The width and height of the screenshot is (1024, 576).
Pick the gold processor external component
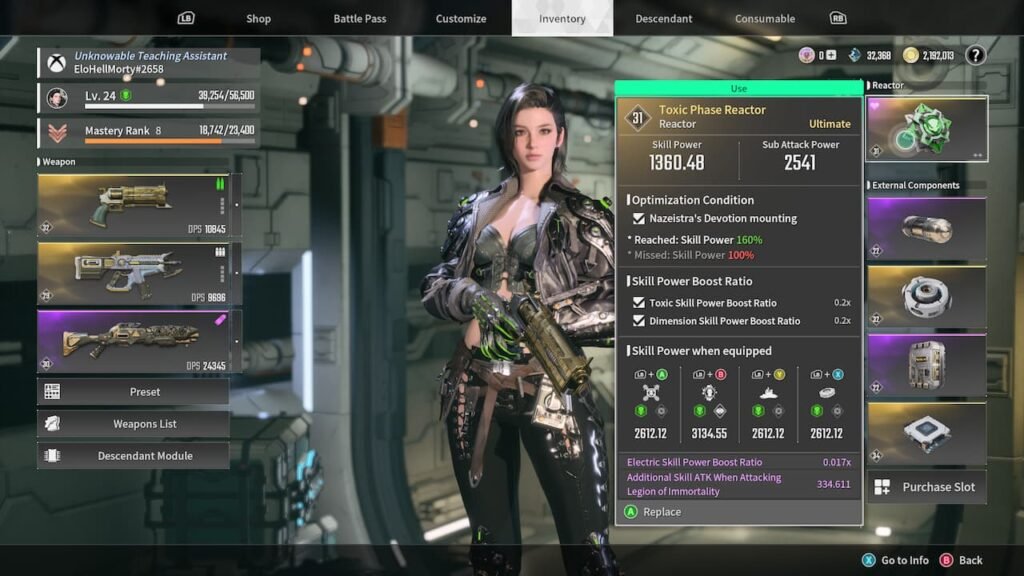point(926,433)
